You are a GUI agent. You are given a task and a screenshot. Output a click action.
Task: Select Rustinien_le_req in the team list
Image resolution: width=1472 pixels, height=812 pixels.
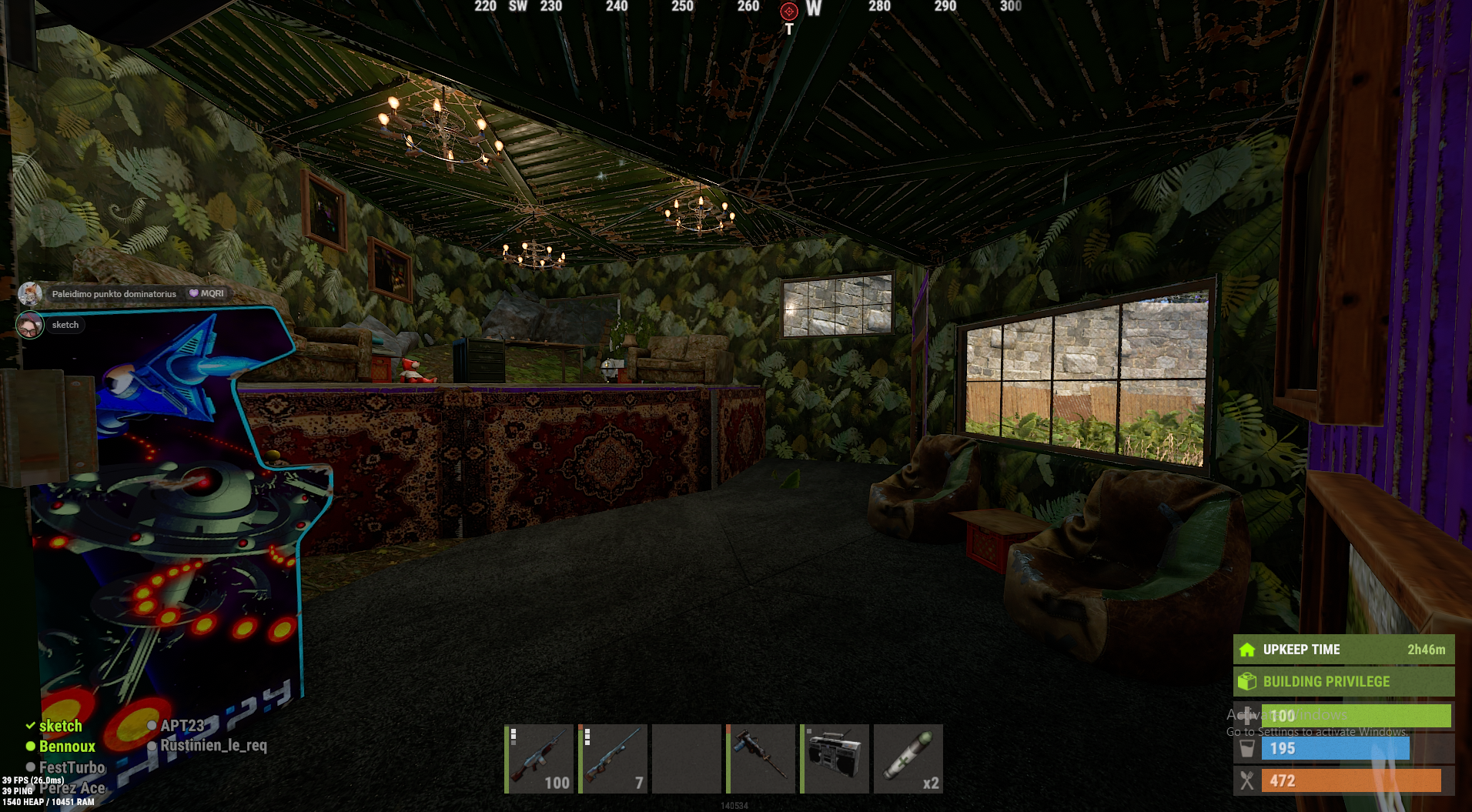coord(213,746)
